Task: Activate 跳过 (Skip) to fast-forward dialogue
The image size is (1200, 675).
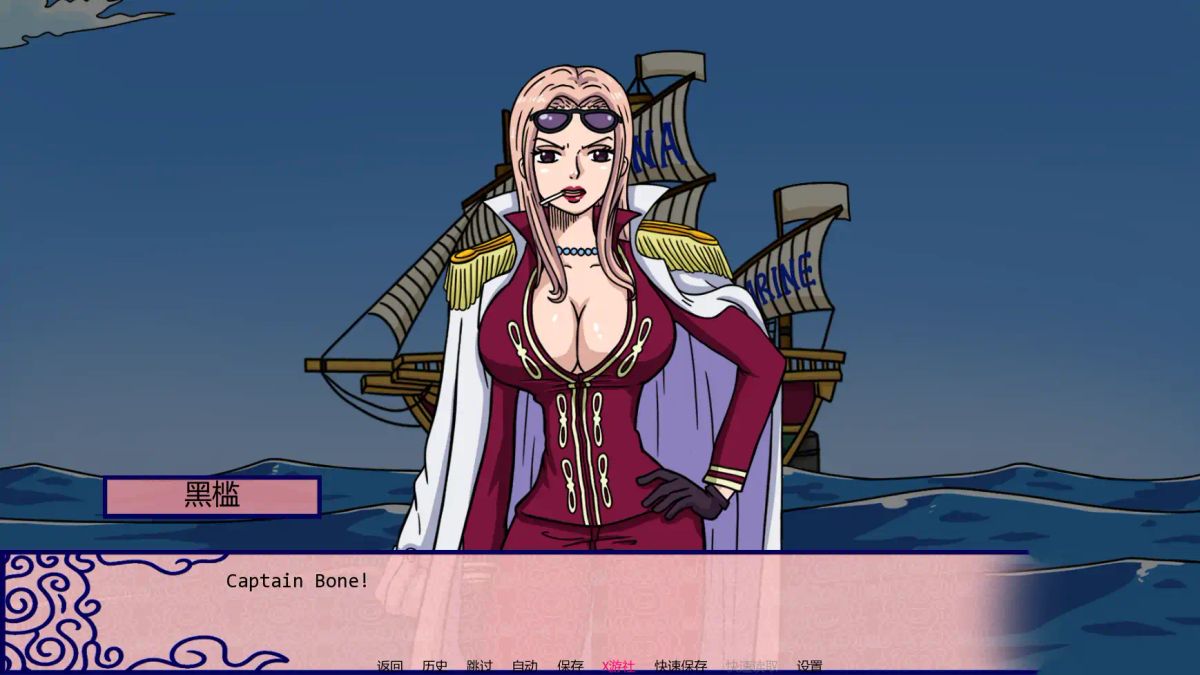Action: pos(480,666)
